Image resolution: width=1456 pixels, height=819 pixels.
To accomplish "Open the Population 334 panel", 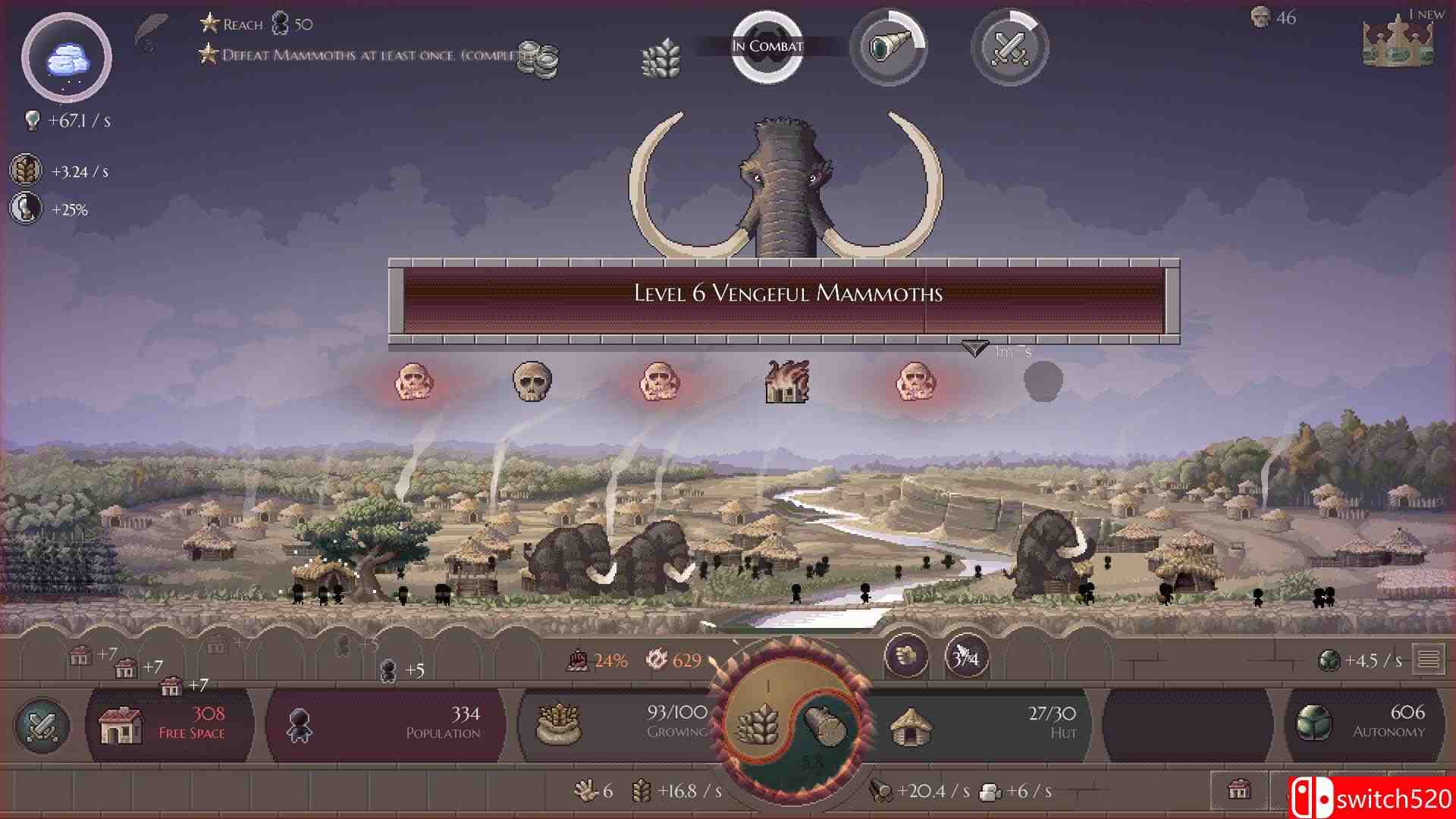I will coord(387,724).
